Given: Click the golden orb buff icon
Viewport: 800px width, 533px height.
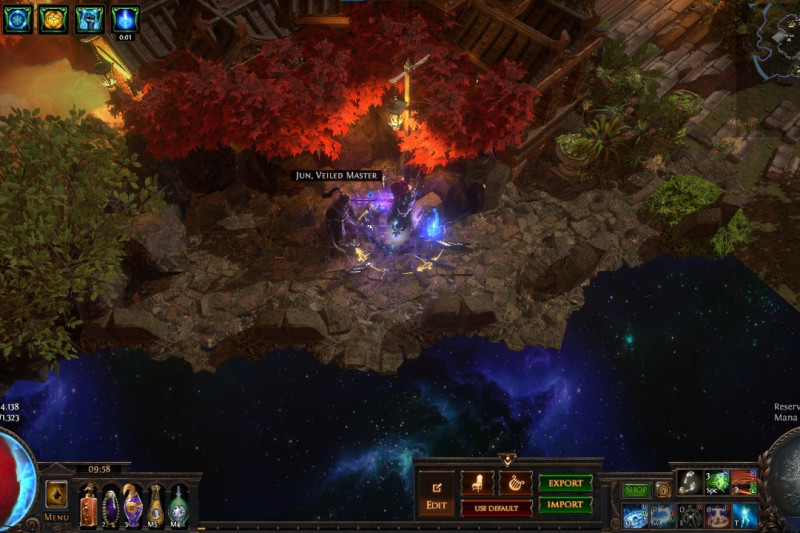Looking at the screenshot, I should pos(53,19).
